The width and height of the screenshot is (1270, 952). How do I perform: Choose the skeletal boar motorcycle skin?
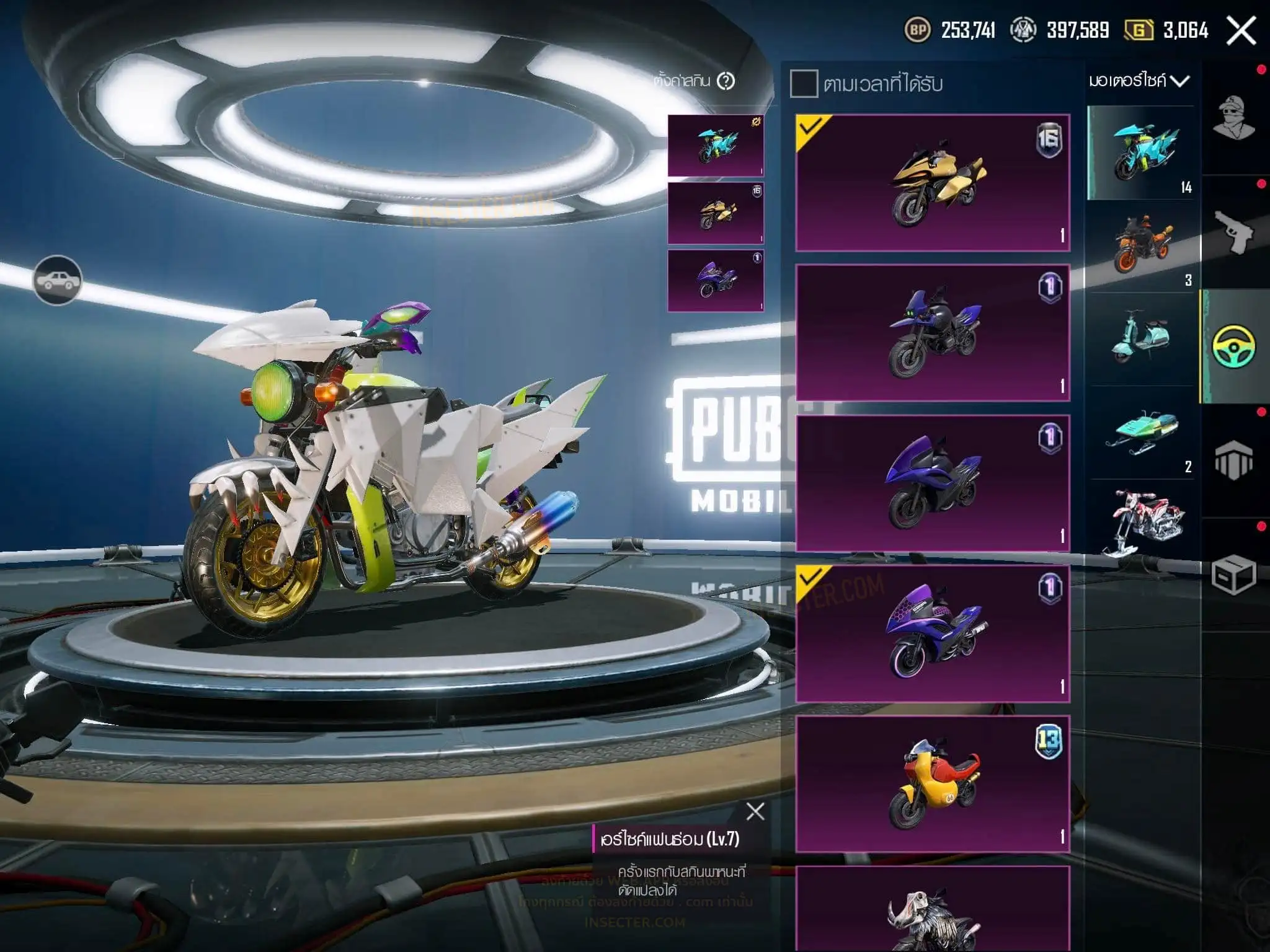[x=933, y=911]
